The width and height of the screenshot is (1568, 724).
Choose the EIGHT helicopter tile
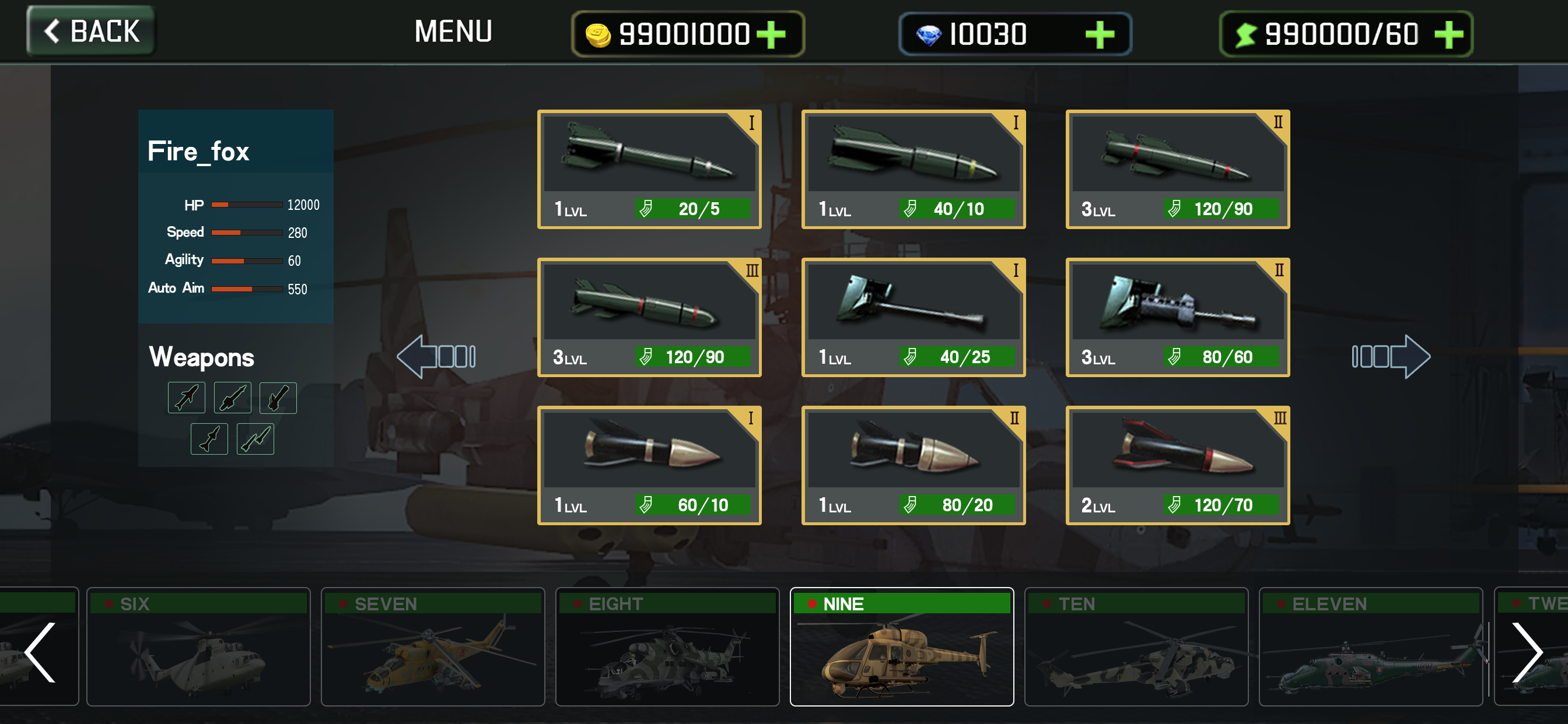[x=667, y=646]
